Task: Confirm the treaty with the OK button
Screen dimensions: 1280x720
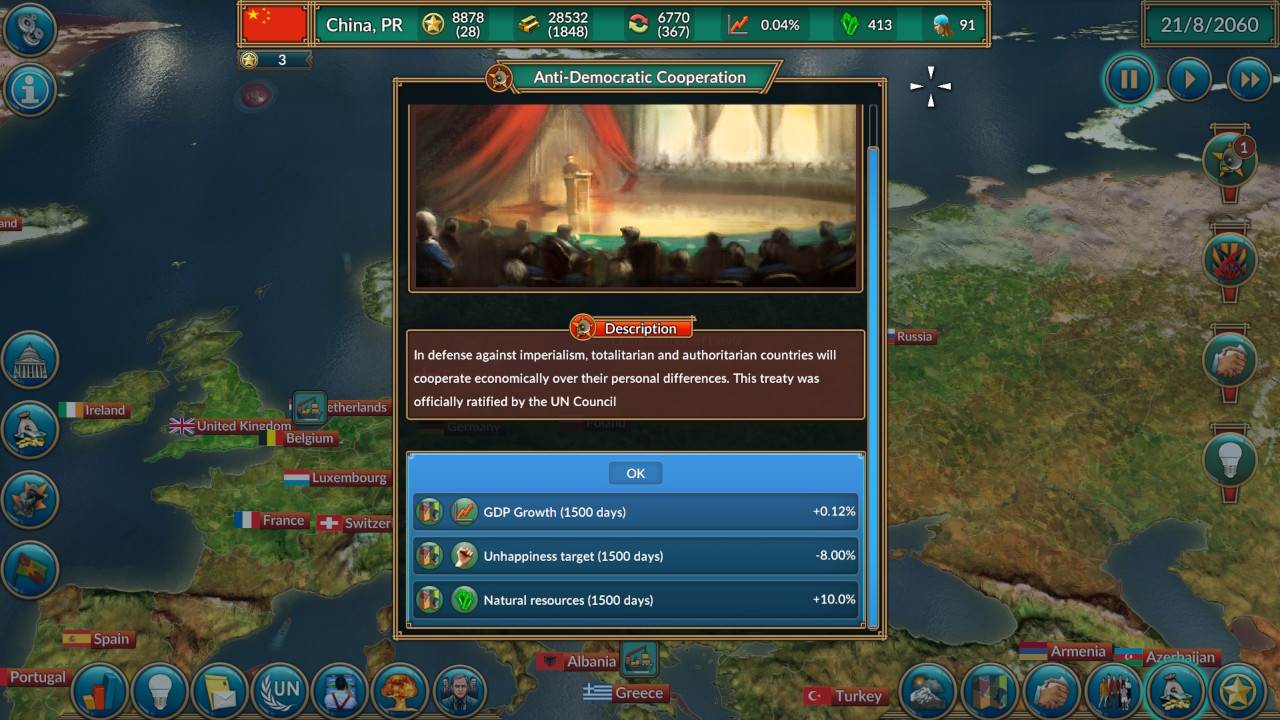Action: tap(635, 472)
